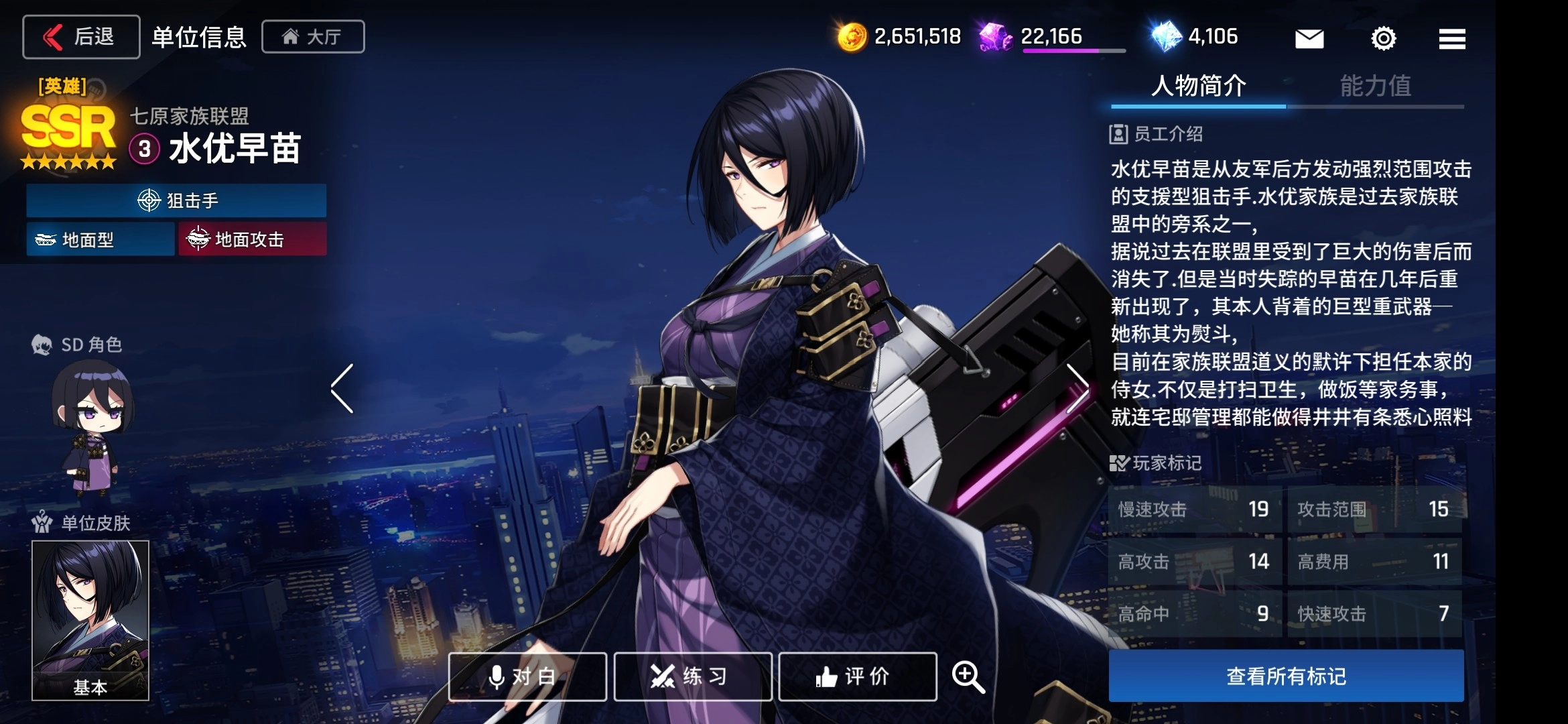
Task: Click the gold coin currency icon
Action: pos(852,37)
